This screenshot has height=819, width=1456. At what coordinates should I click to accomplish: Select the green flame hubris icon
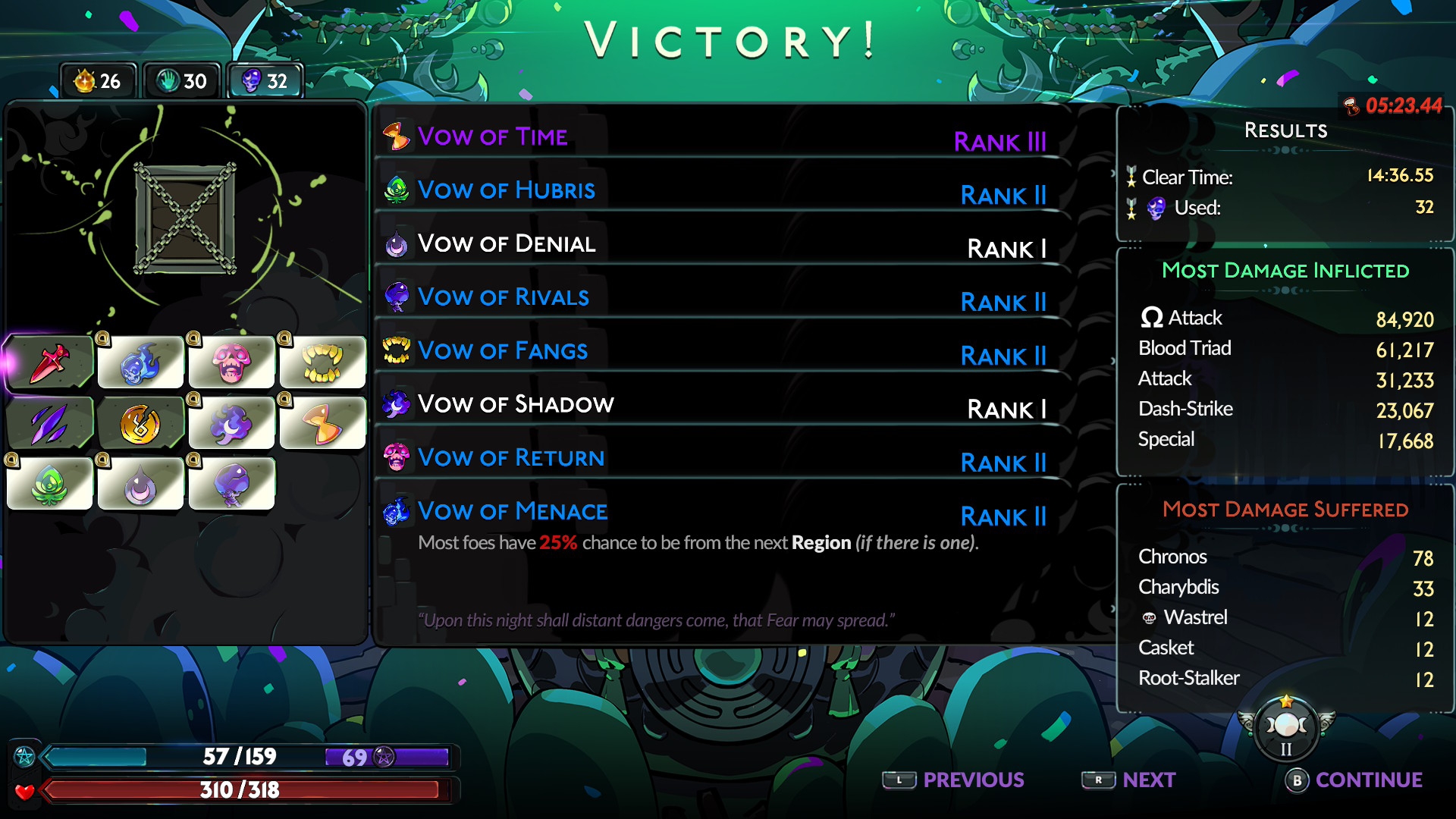click(50, 484)
